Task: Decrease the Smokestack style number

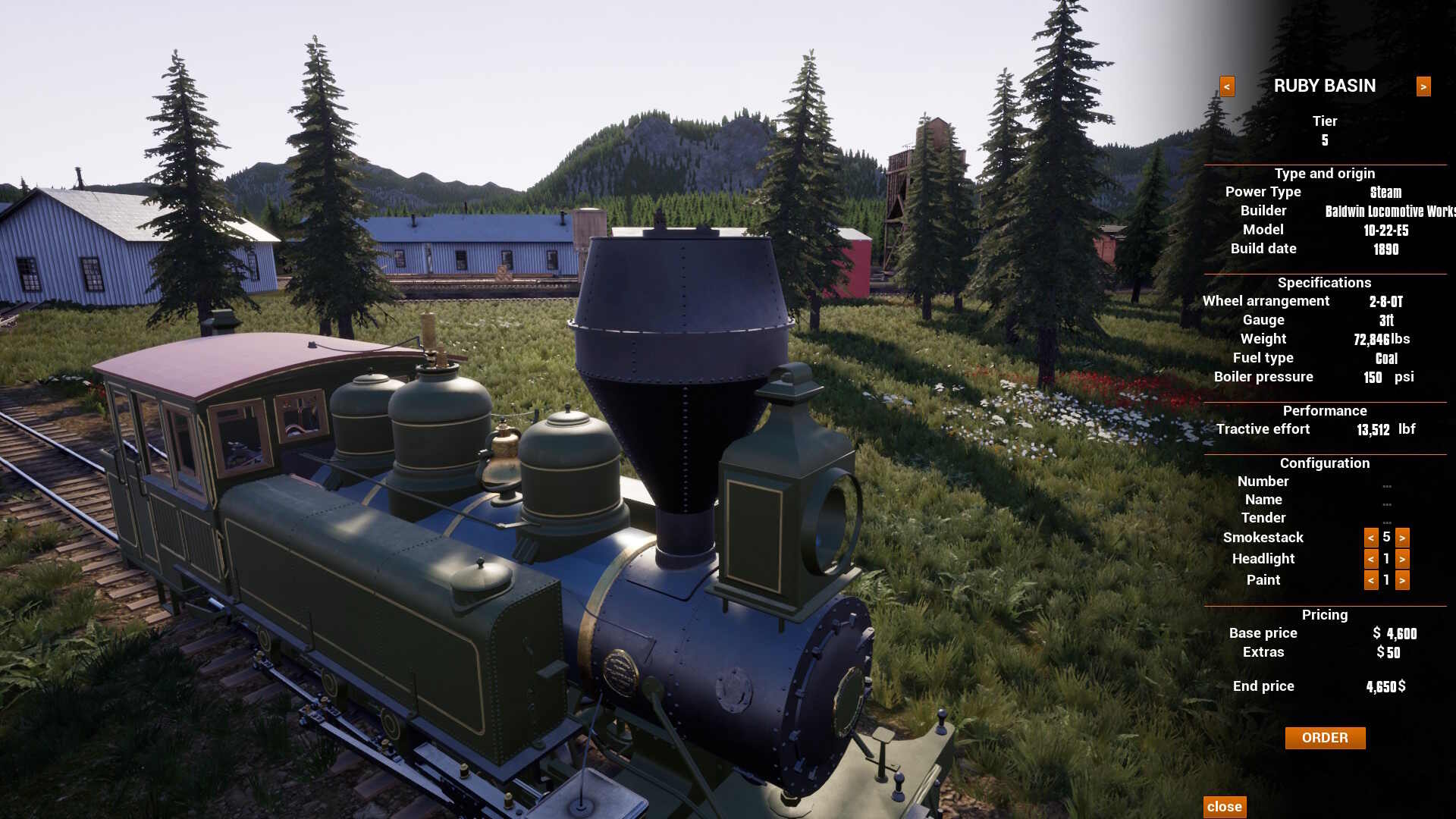Action: 1370,538
